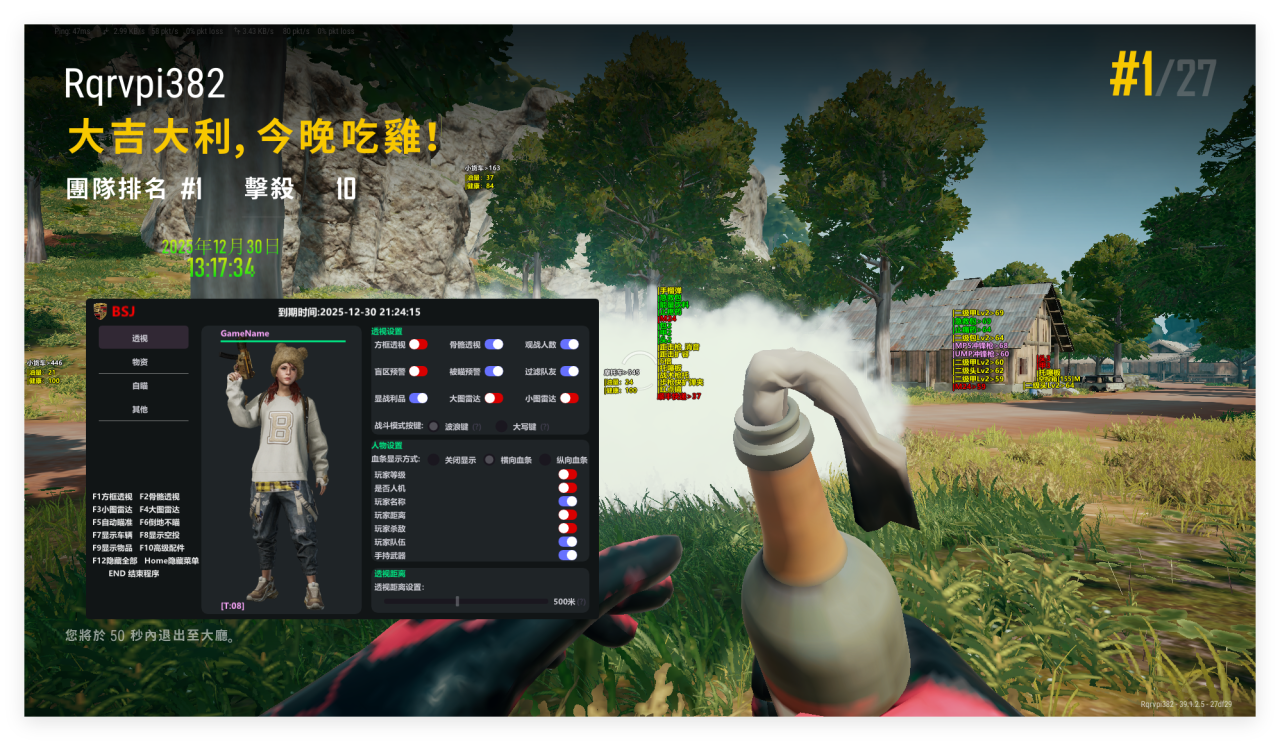Select the 纵向血条 radio option
The height and width of the screenshot is (741, 1280).
point(546,460)
